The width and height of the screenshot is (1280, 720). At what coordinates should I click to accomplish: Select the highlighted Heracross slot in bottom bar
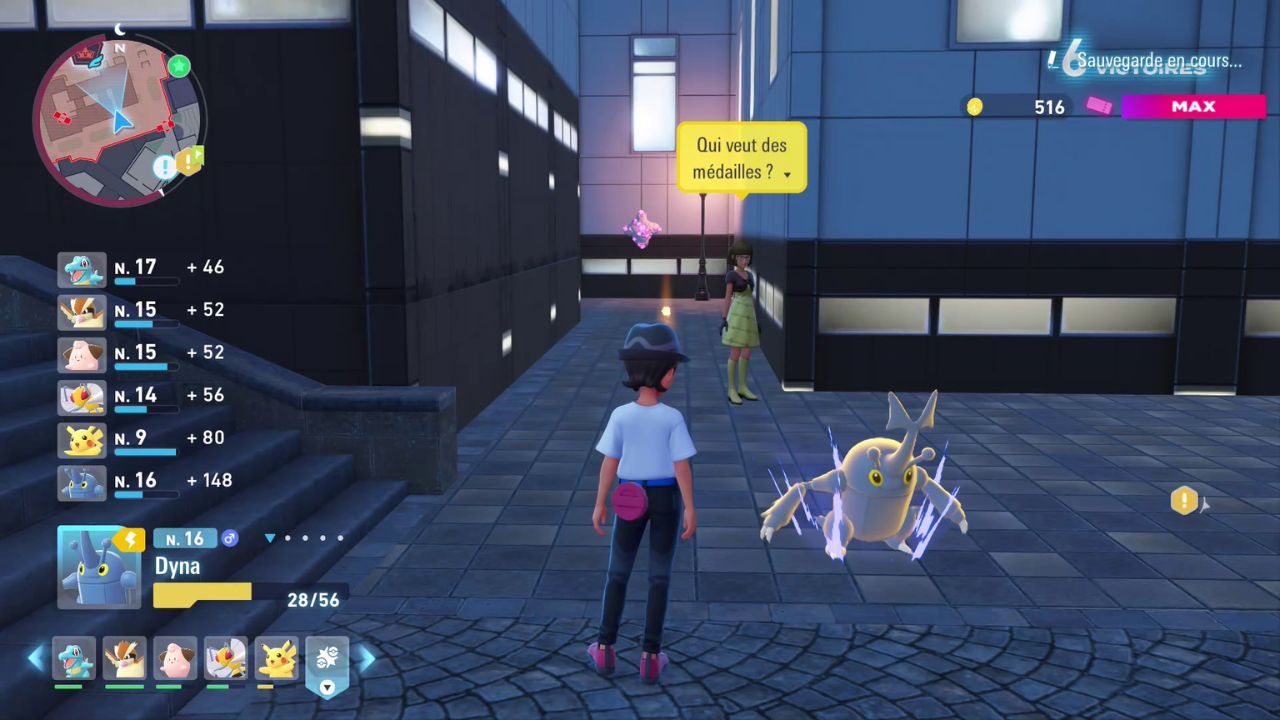pos(327,658)
